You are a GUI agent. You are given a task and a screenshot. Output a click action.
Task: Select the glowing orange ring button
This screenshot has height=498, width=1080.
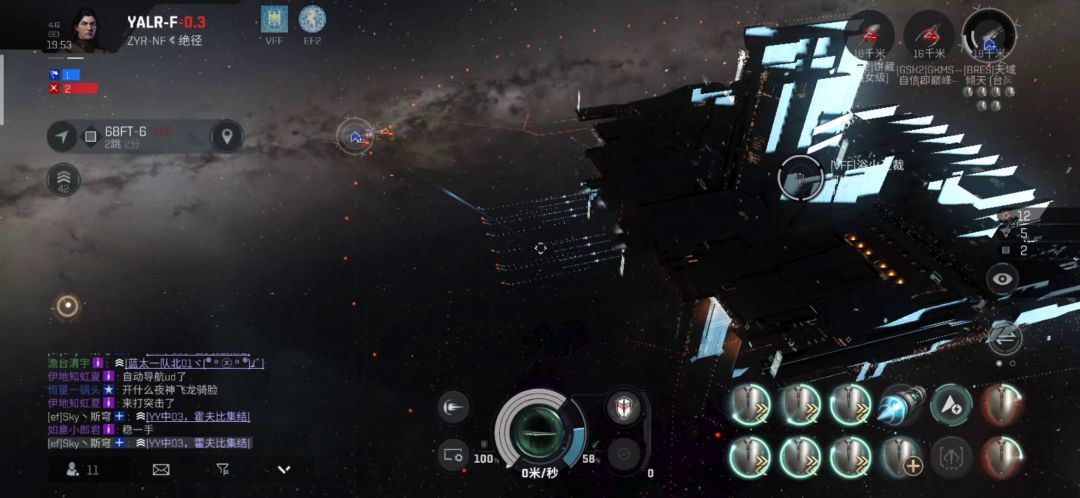coord(67,306)
